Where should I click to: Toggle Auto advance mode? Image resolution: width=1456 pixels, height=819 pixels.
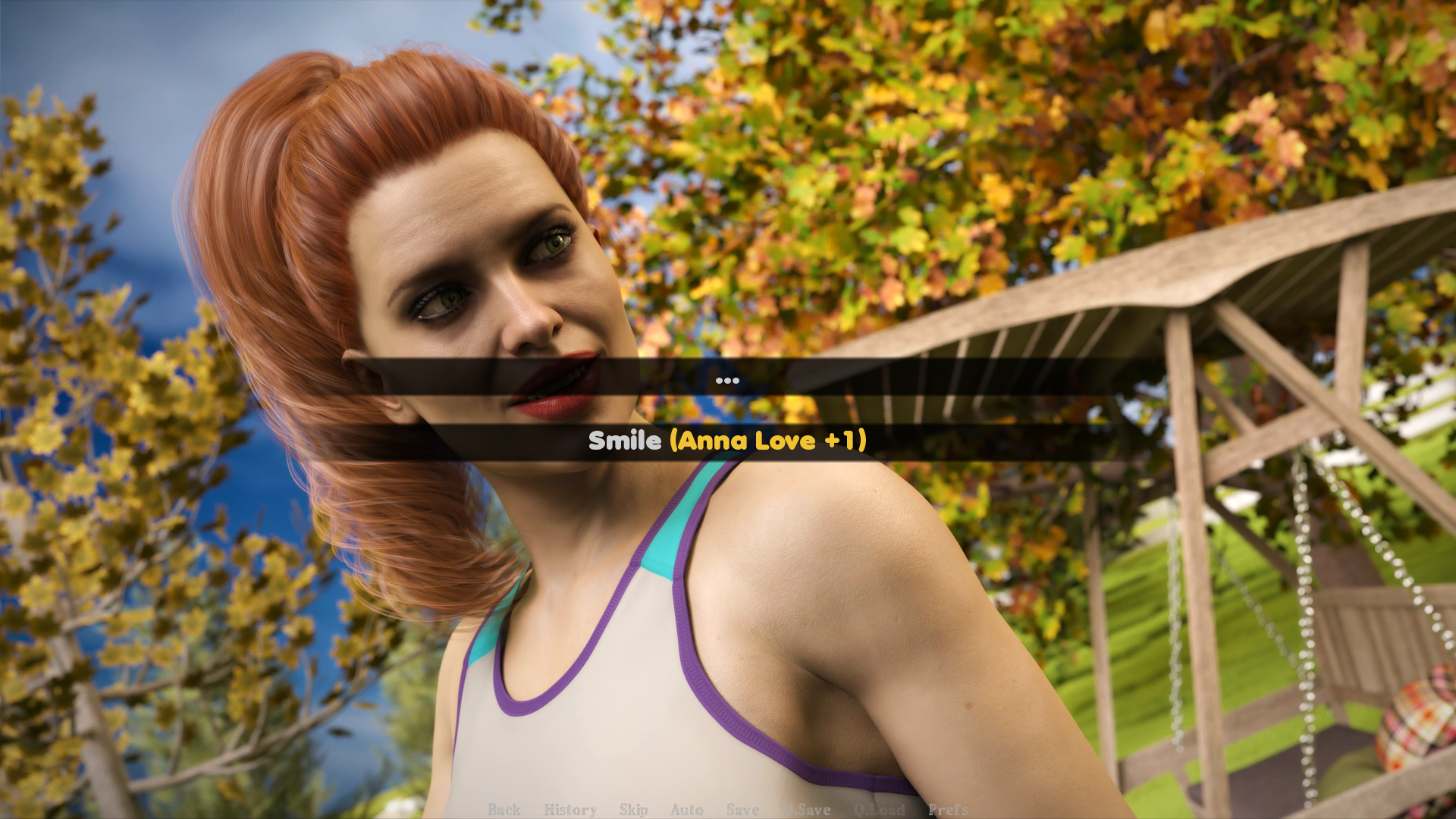(x=686, y=810)
